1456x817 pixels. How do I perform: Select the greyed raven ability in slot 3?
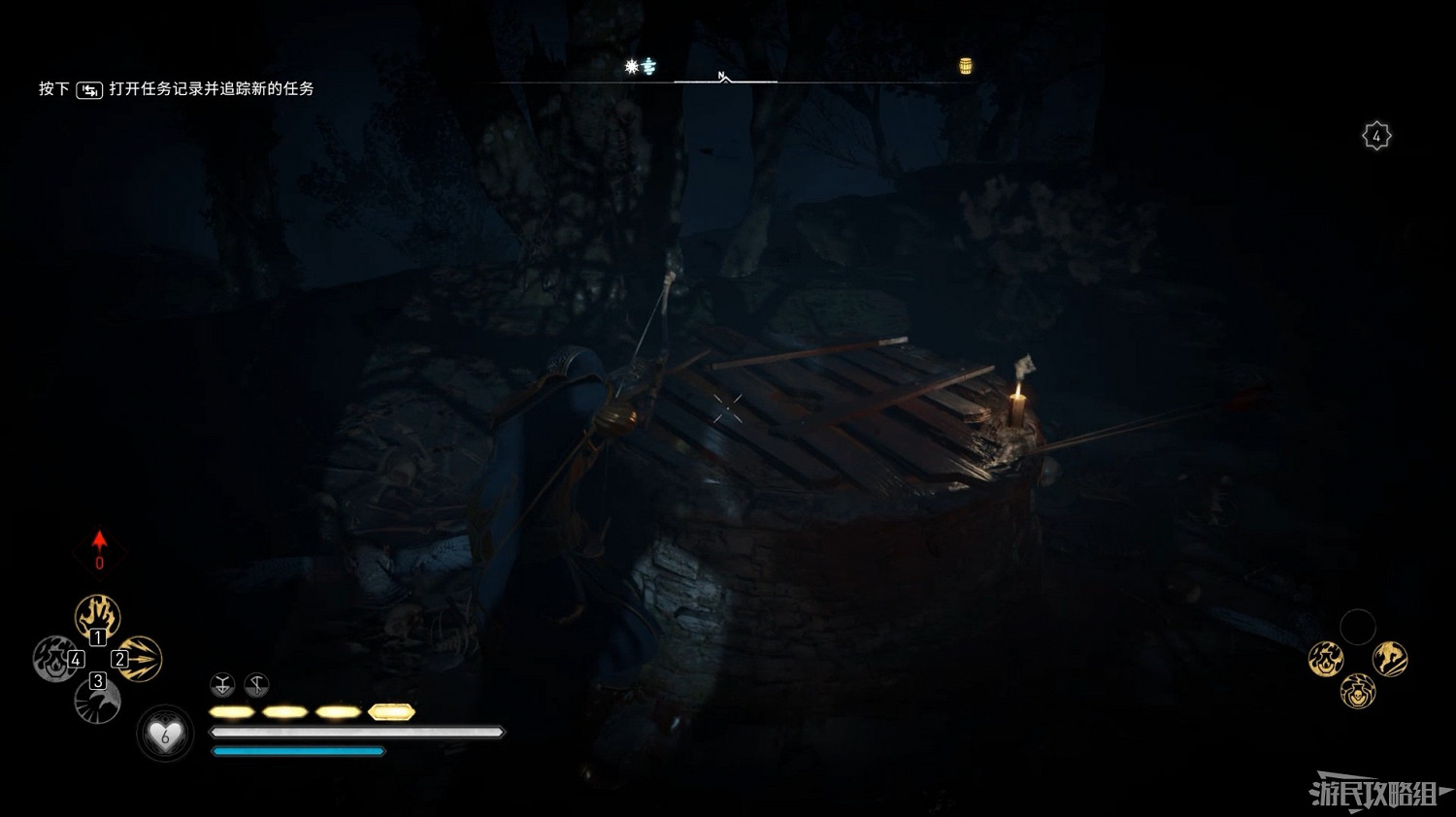(99, 702)
